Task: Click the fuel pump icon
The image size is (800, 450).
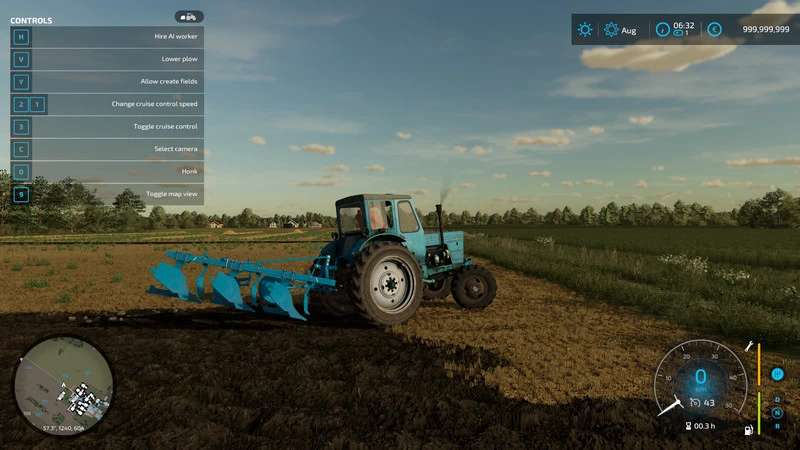Action: [x=746, y=430]
